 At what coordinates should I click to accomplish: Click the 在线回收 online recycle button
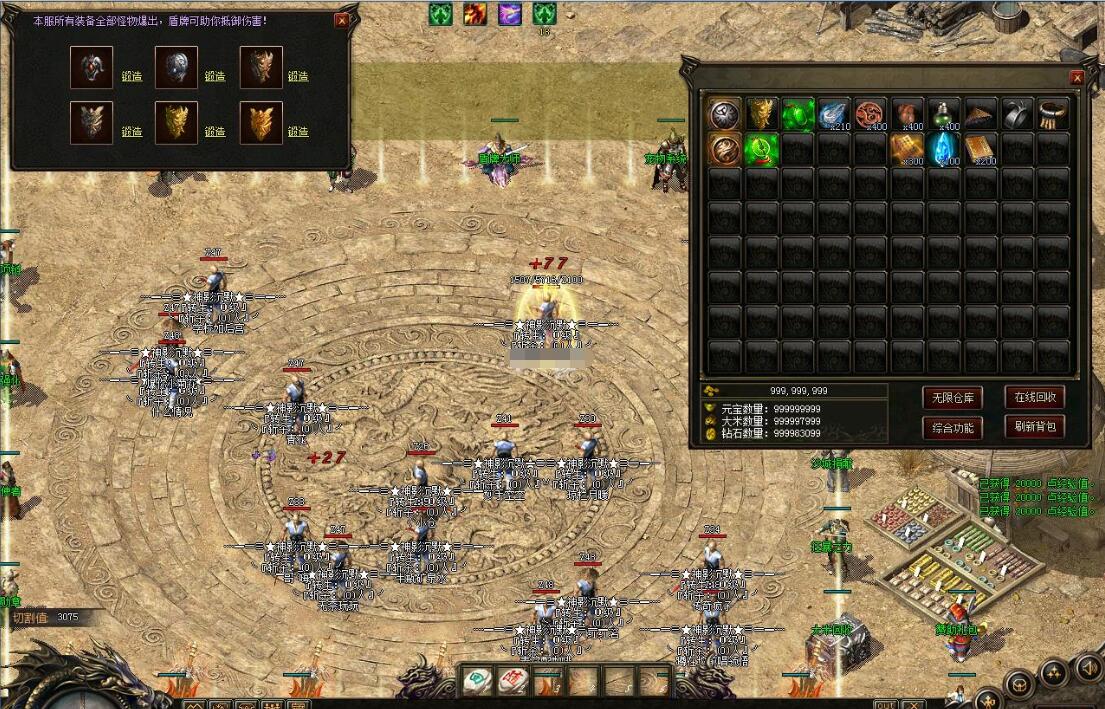1033,397
